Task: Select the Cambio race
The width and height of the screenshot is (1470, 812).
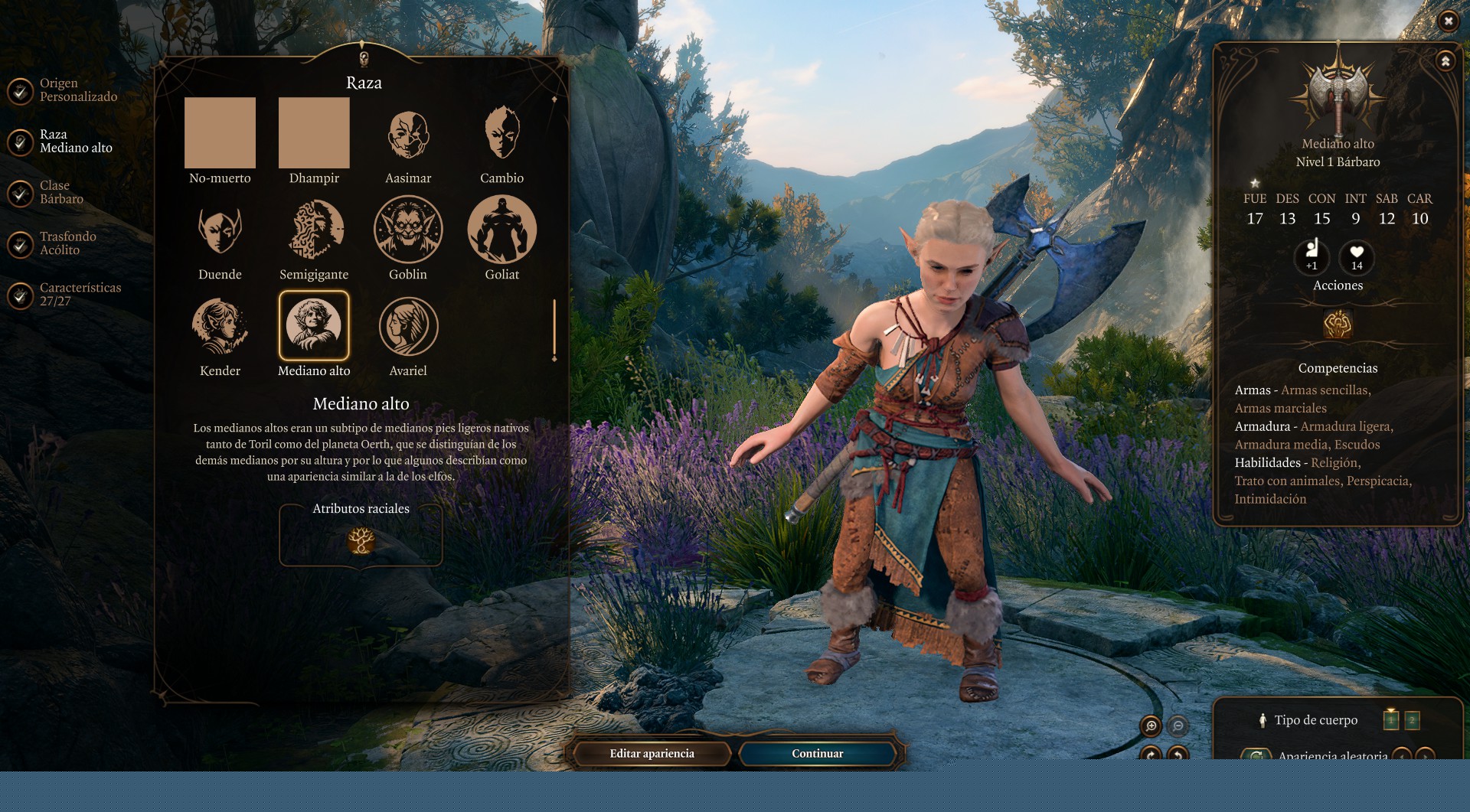Action: pos(502,133)
